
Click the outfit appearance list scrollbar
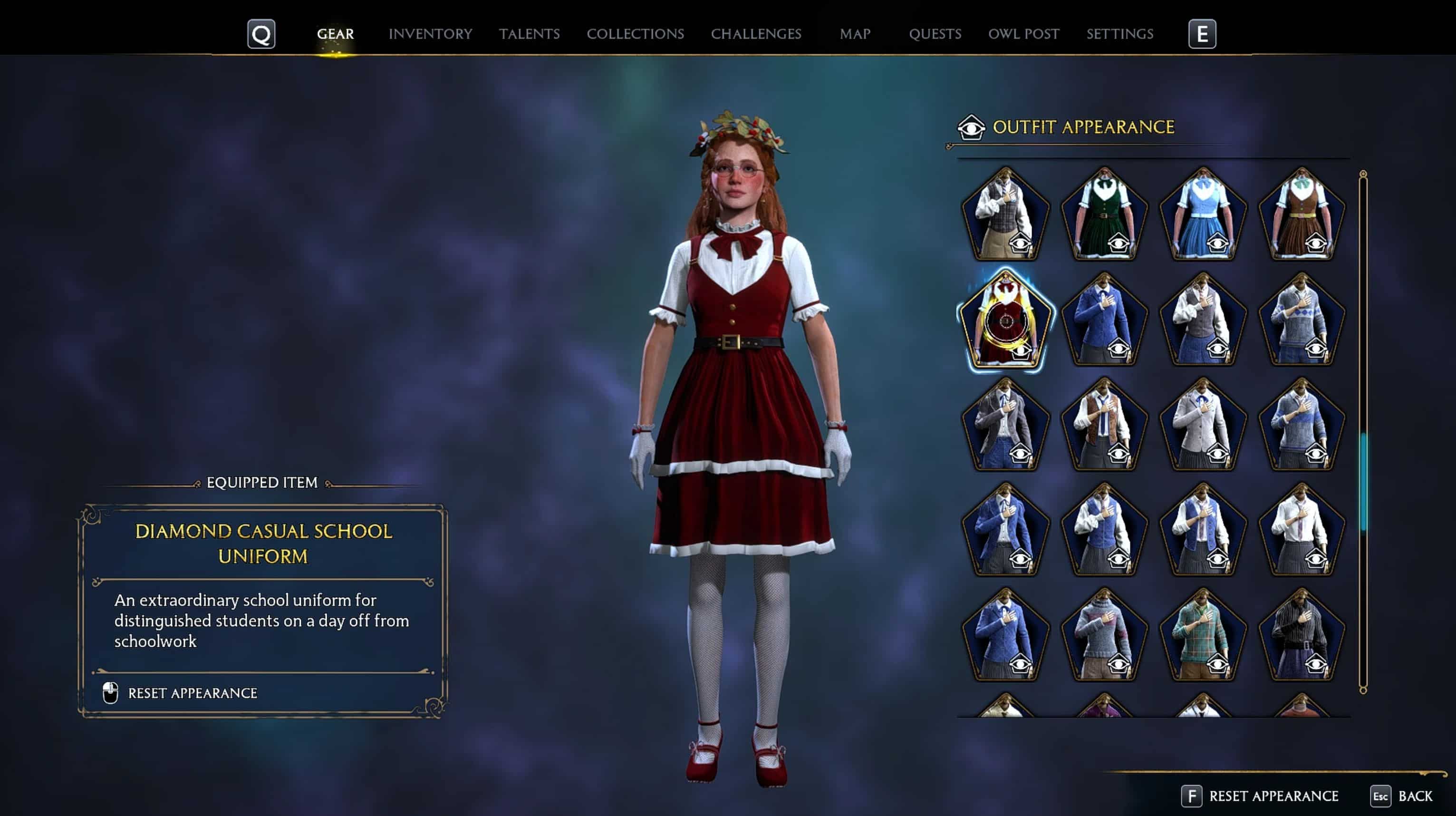[1363, 481]
